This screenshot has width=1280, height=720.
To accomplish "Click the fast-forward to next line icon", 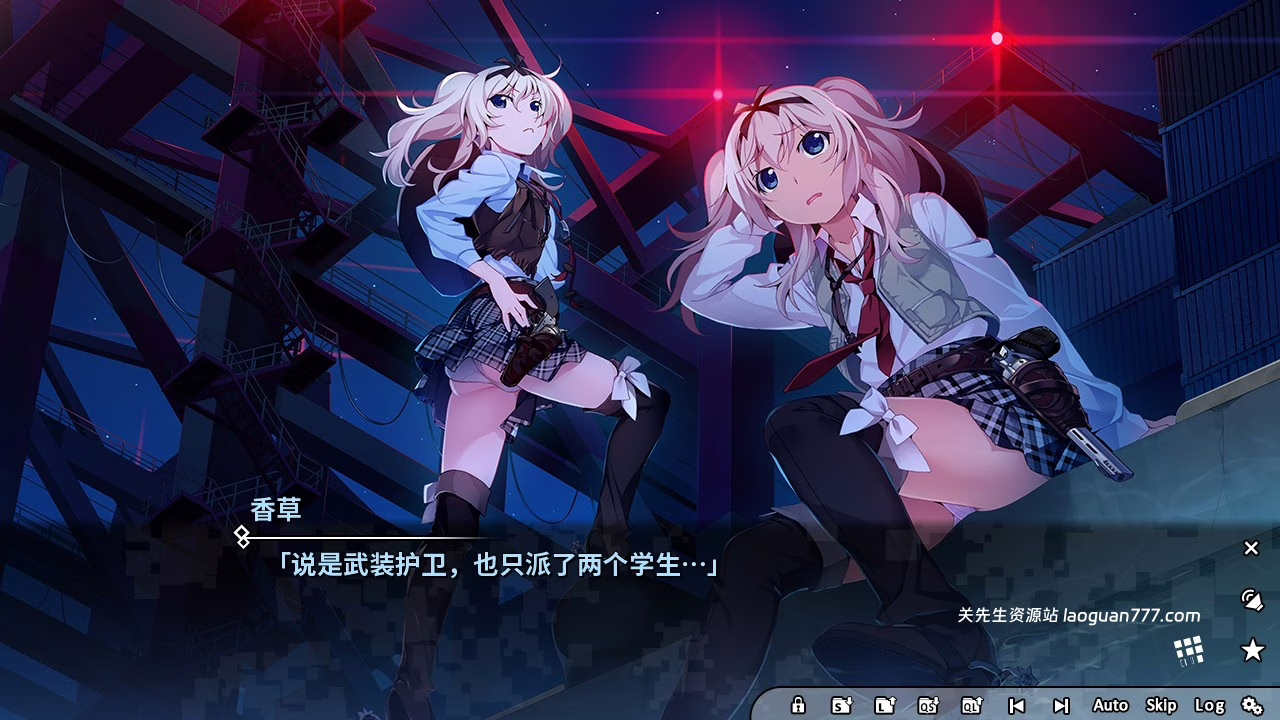I will point(1060,706).
